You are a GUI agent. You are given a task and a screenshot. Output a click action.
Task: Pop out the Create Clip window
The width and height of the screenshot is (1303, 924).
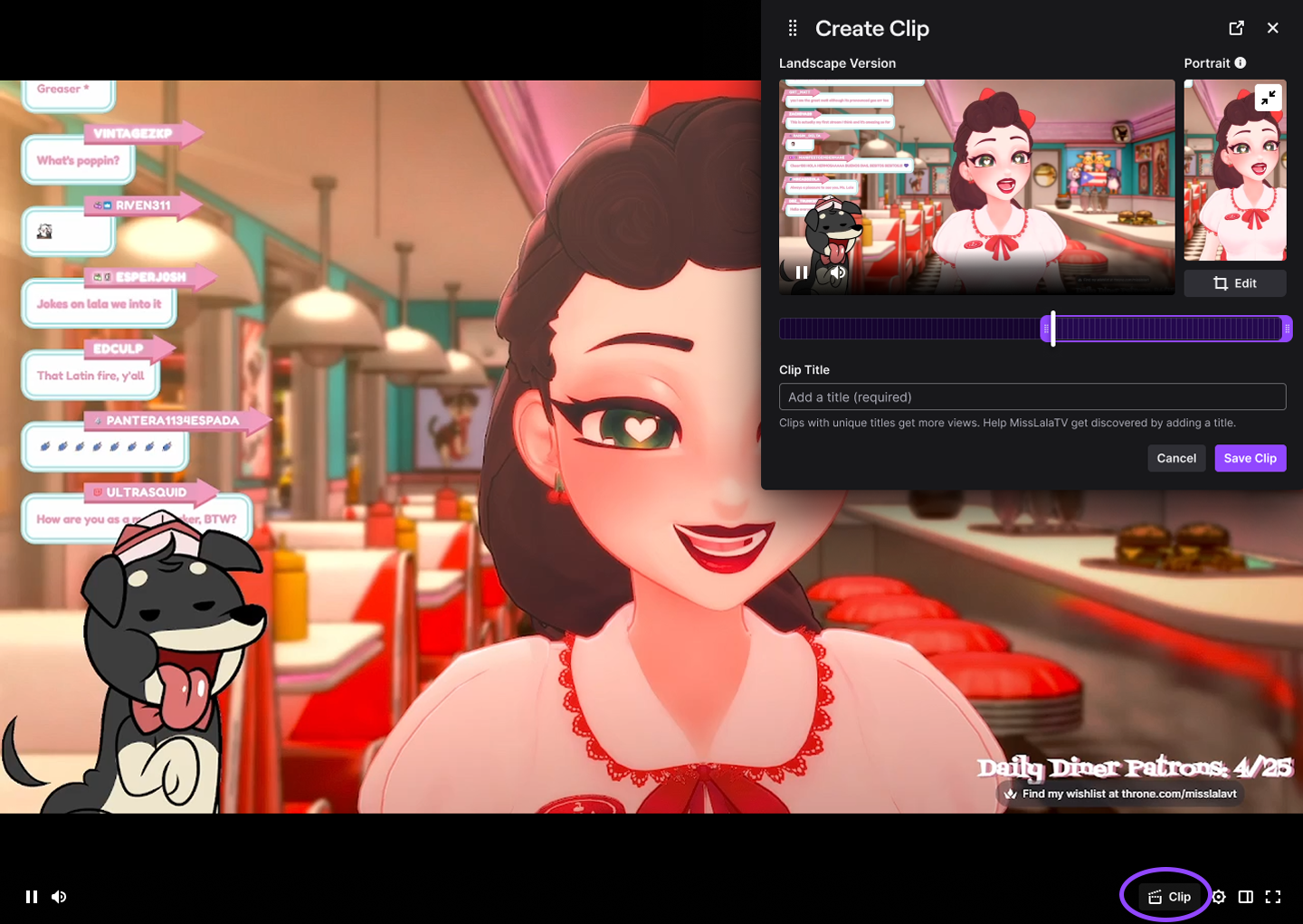click(1236, 28)
